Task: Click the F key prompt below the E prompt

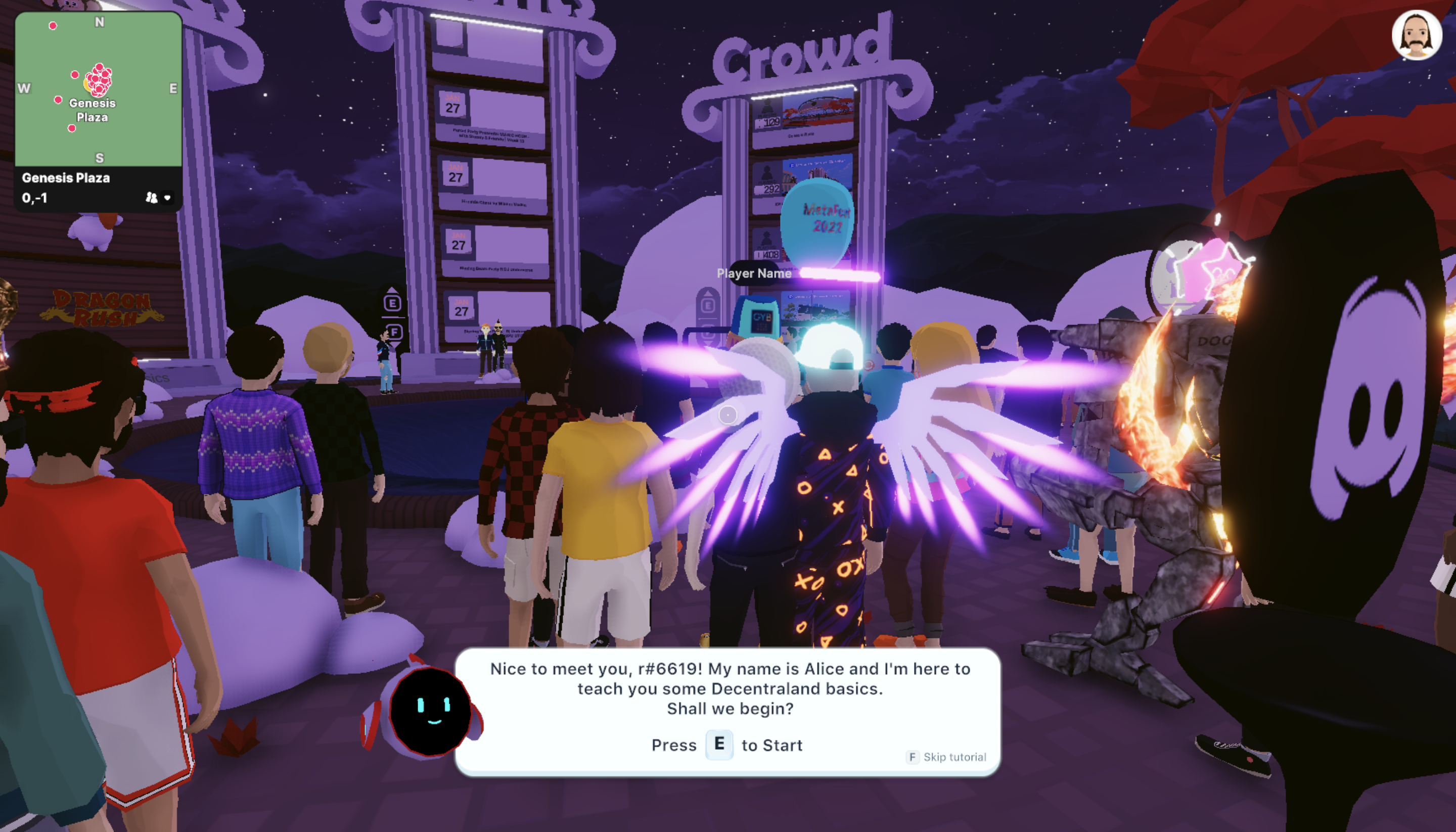Action: point(395,333)
